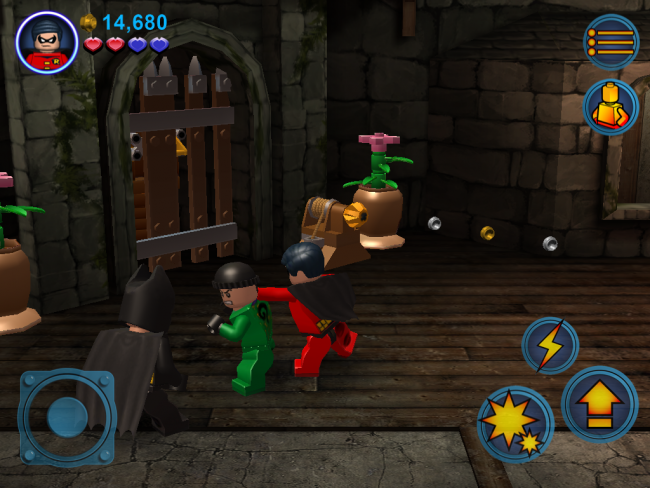Activate the lightning bolt special ability

point(550,345)
